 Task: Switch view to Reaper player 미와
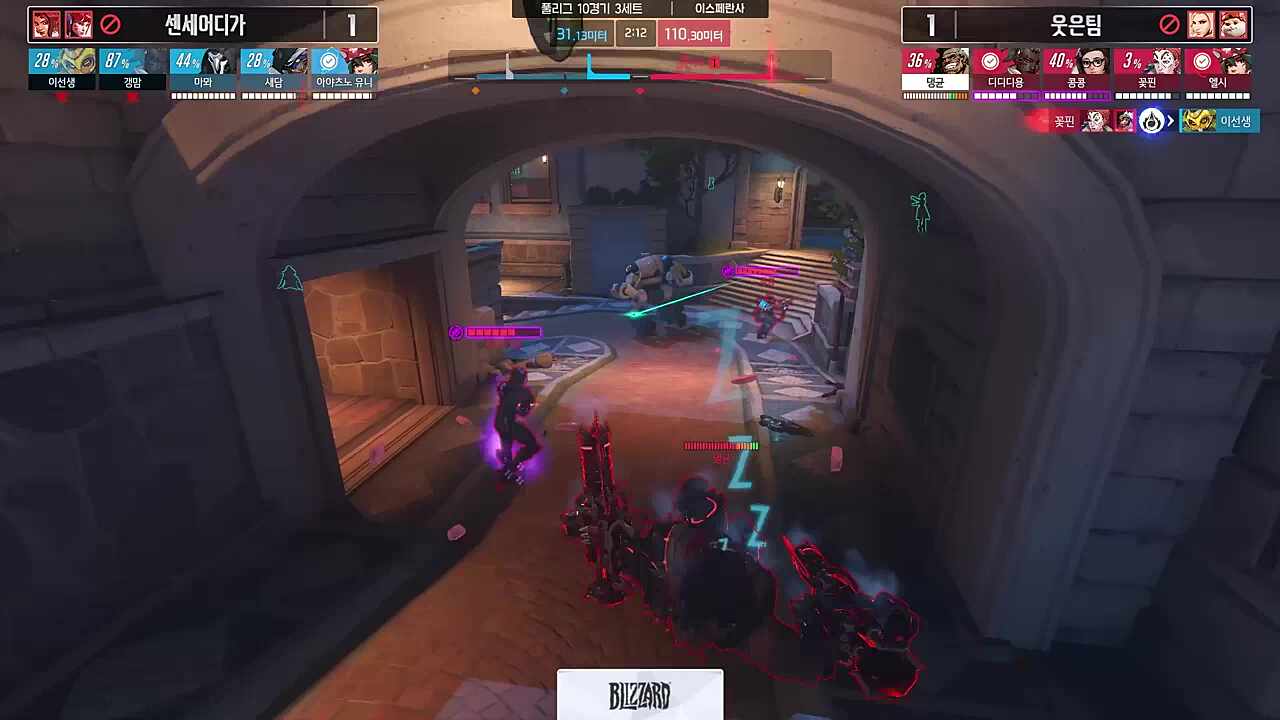coord(203,70)
